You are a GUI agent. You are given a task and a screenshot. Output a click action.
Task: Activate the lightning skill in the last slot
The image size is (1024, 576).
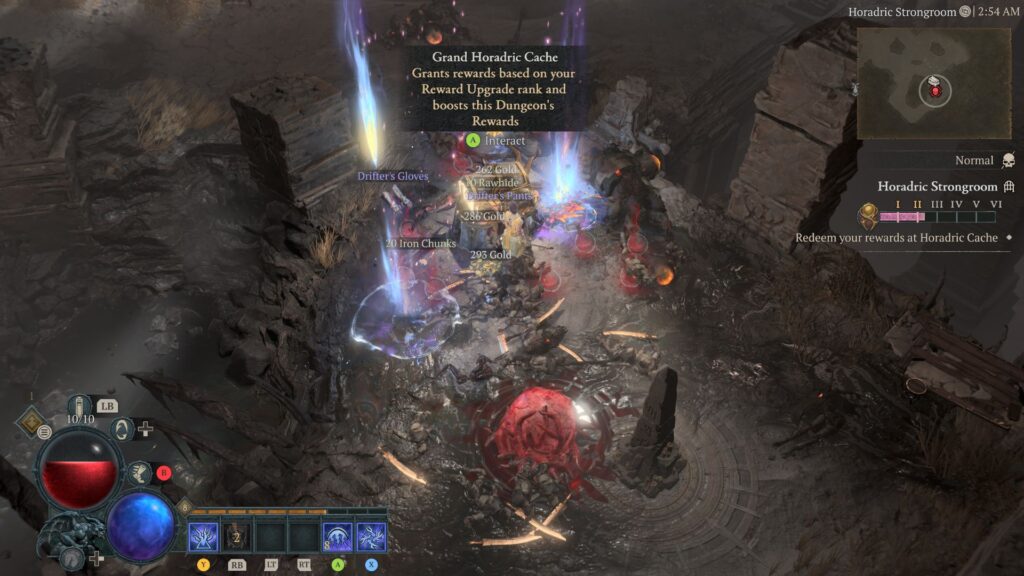371,537
